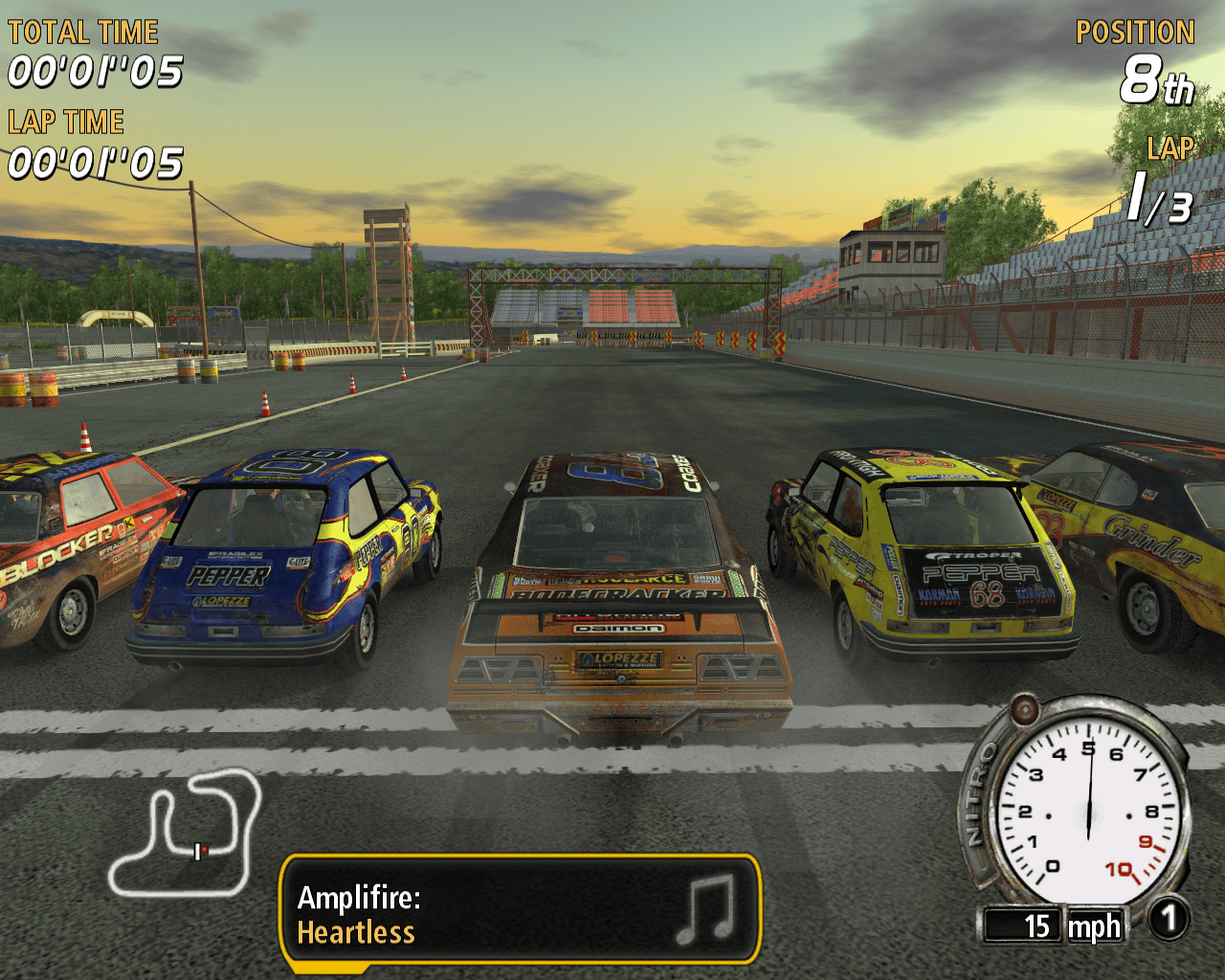The width and height of the screenshot is (1225, 980).
Task: Click the track layout minimap
Action: click(185, 833)
